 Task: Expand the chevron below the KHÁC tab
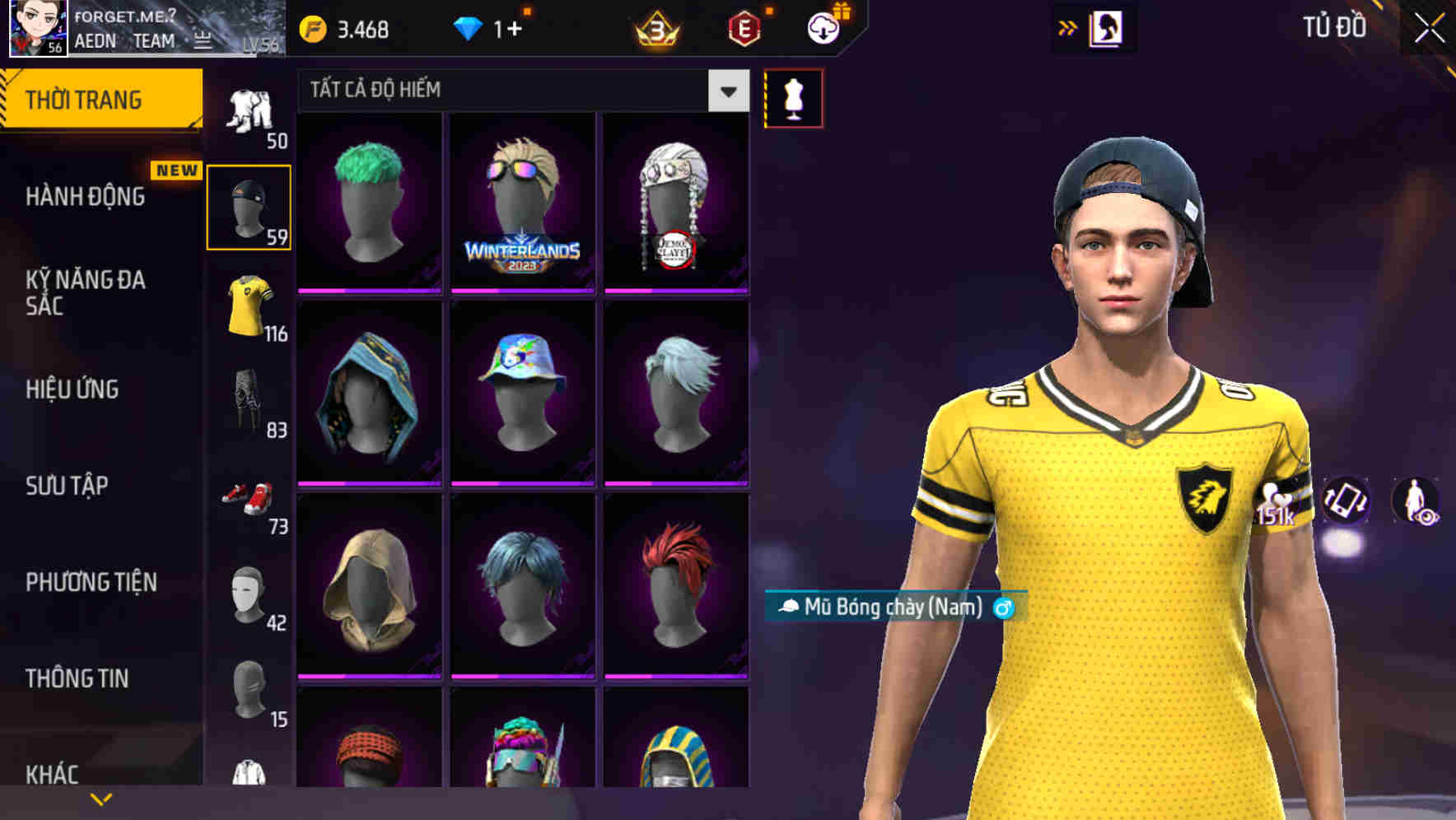[x=99, y=799]
